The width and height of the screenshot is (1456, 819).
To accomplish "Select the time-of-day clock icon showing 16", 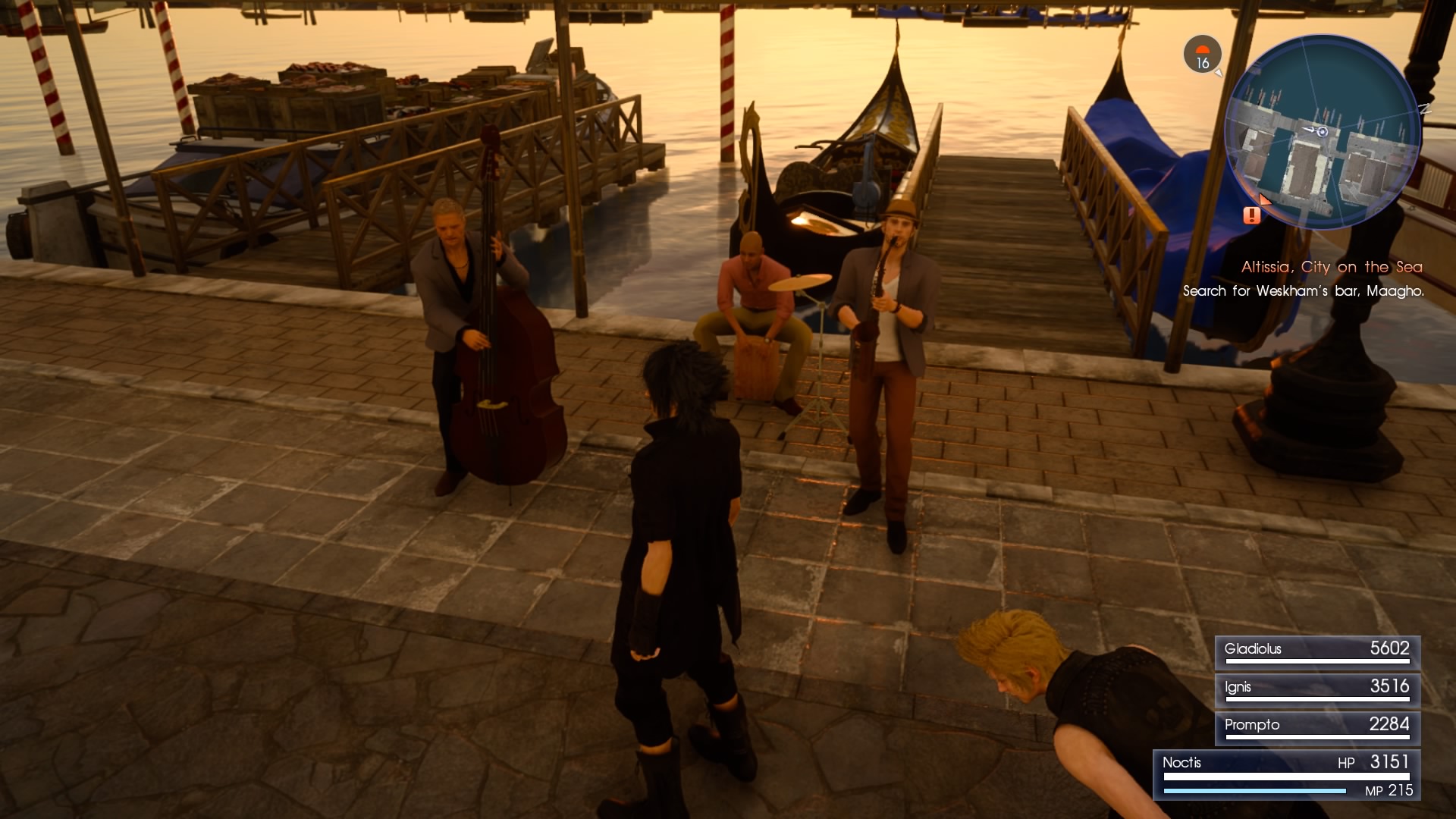I will (1202, 55).
